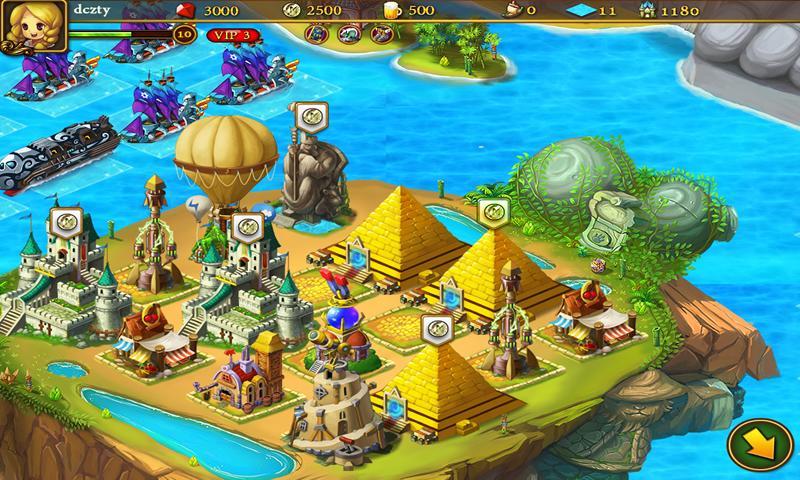The height and width of the screenshot is (480, 800).
Task: Tap the lightning bolt bubble by the balloon
Action: pyautogui.click(x=200, y=208)
